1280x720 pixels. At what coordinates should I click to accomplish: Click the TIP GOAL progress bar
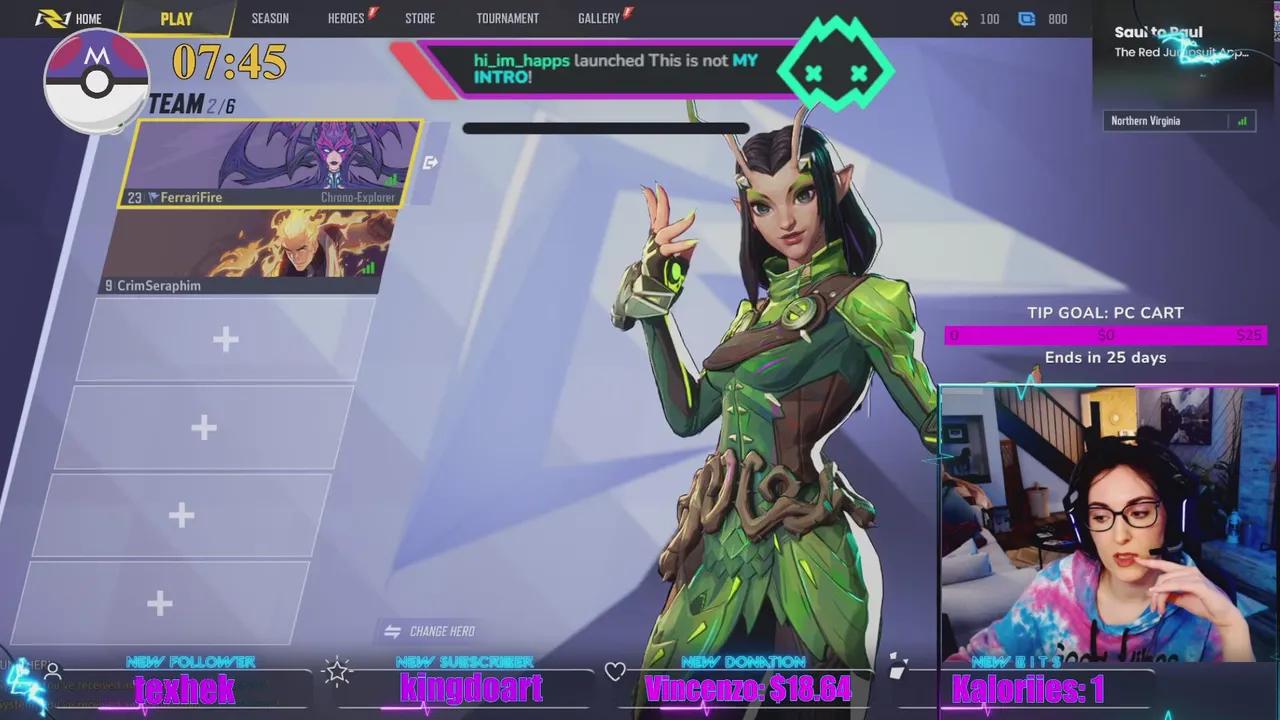(x=1105, y=335)
